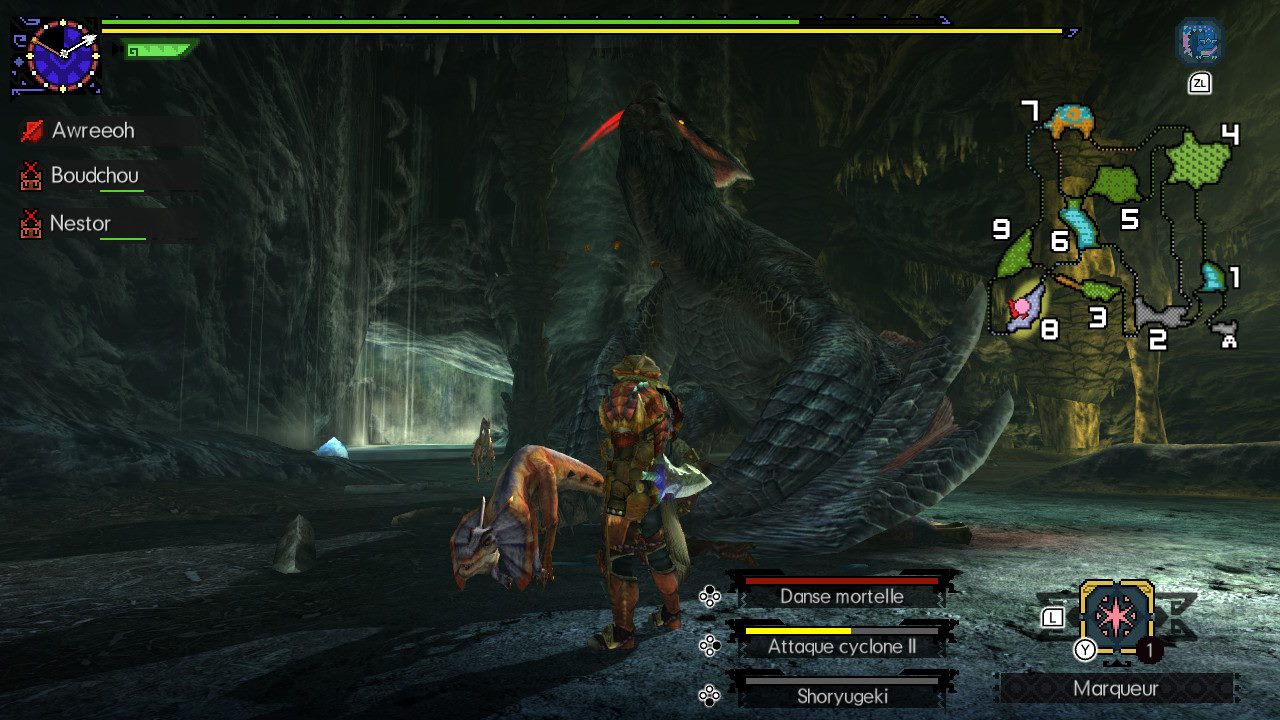Click area 7 on the minimap
This screenshot has height=720, width=1280.
point(1069,121)
